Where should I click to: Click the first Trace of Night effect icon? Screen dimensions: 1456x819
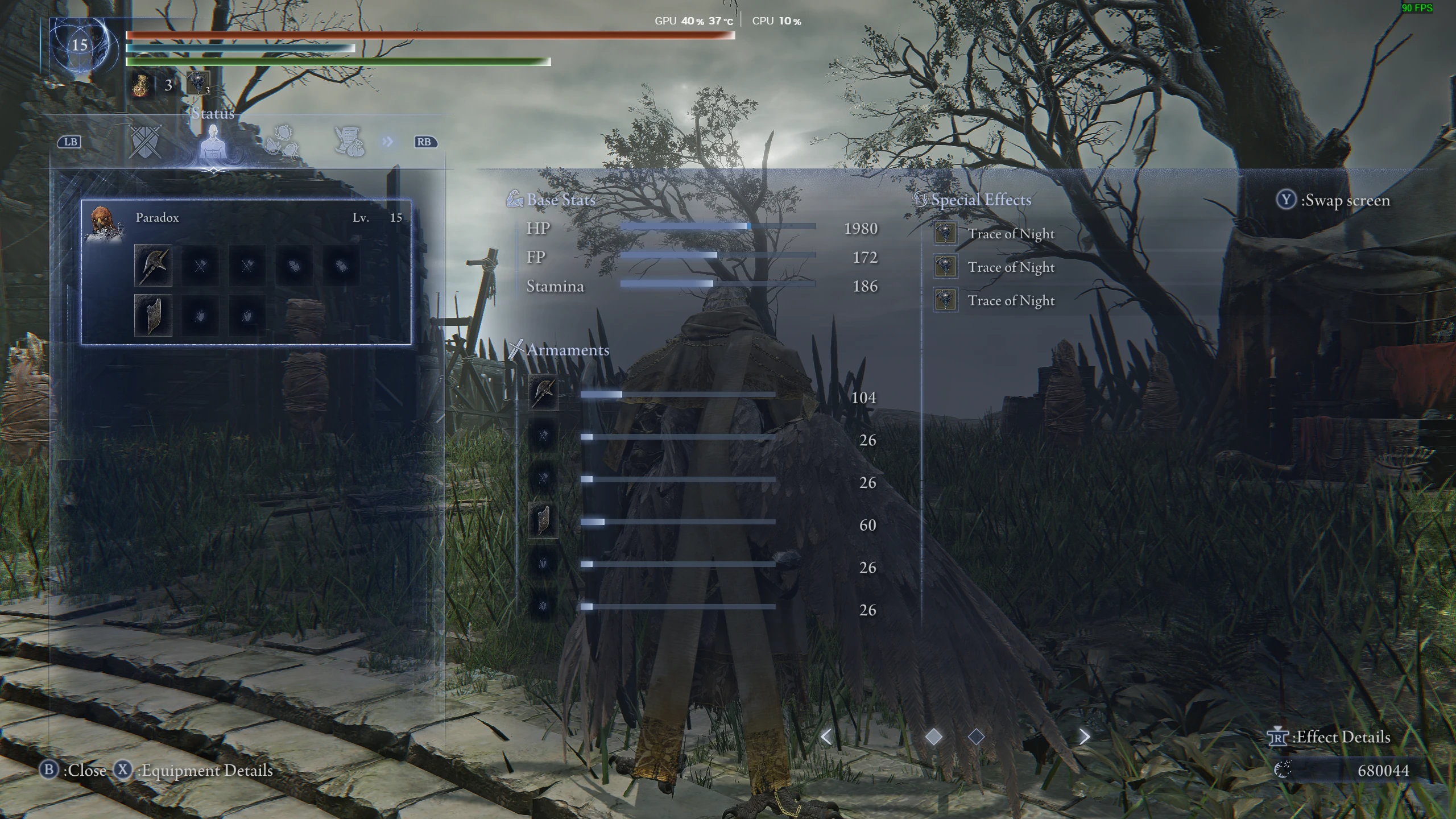(946, 234)
